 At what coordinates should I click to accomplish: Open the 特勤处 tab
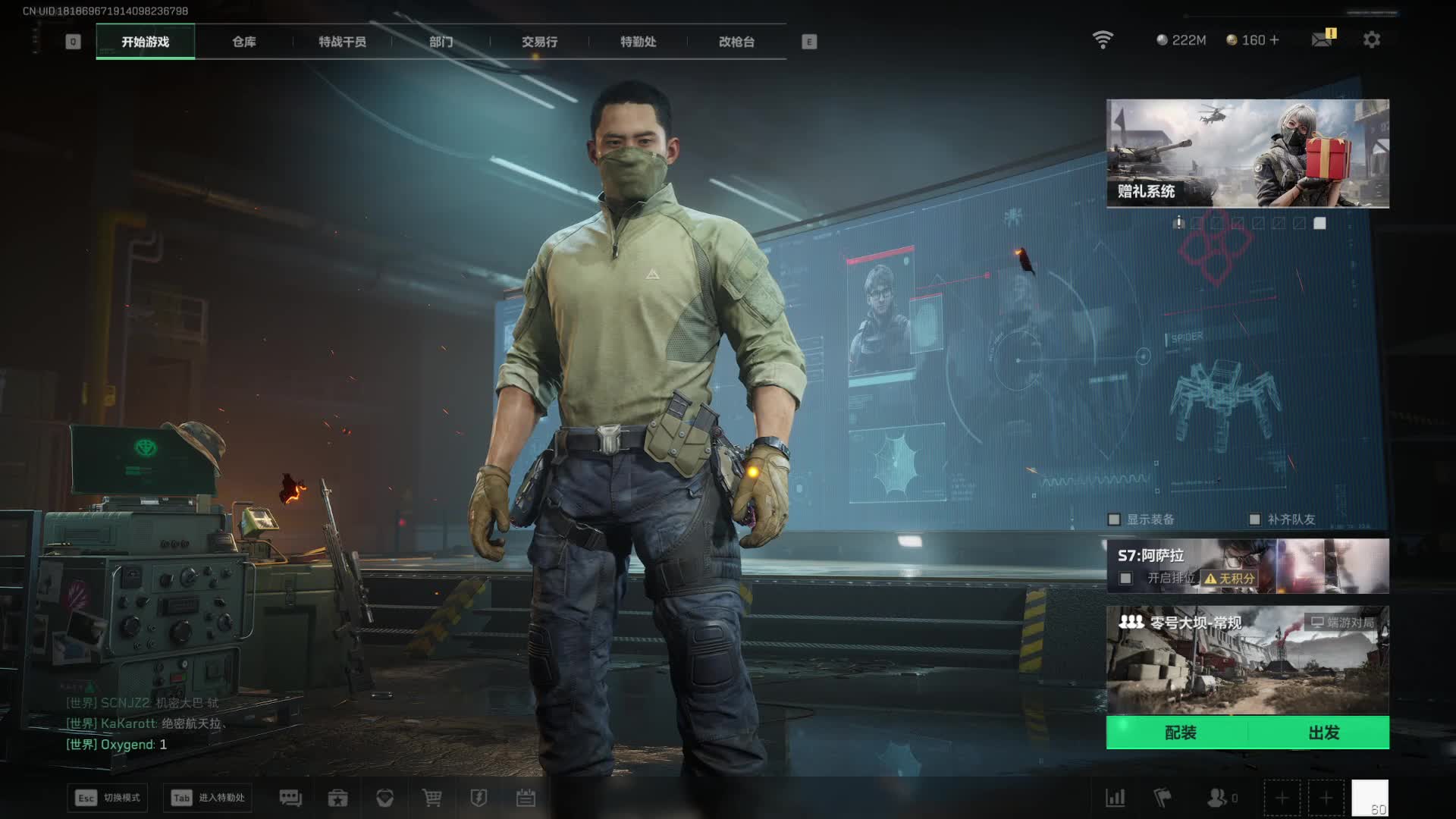tap(638, 42)
